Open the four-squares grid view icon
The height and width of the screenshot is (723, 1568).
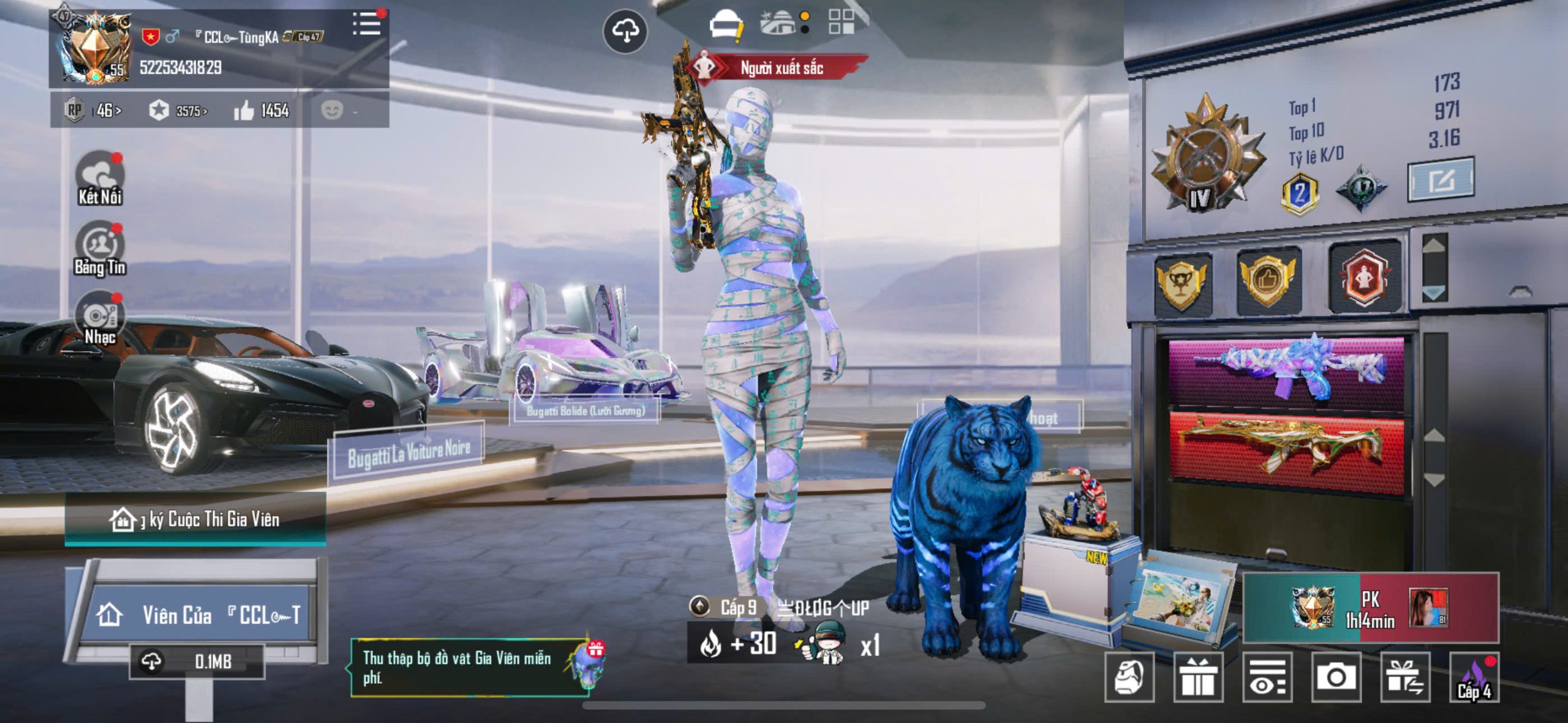[x=841, y=22]
